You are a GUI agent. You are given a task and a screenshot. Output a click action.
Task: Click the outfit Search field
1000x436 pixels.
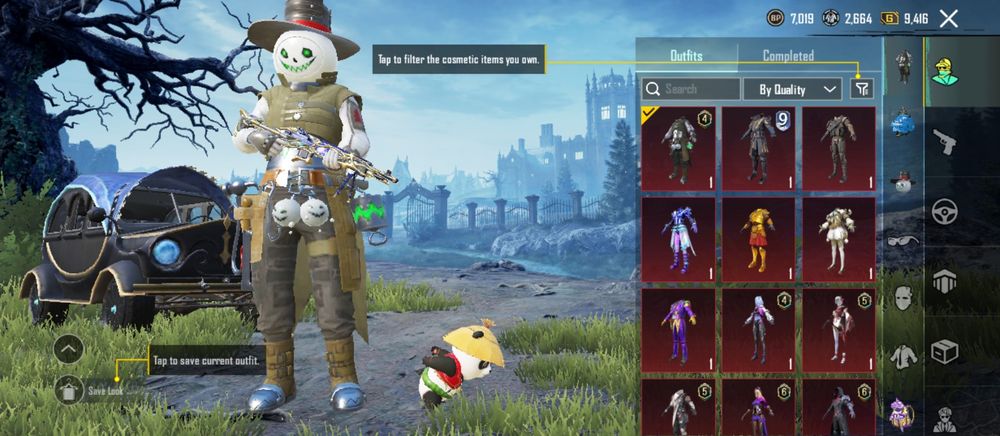coord(691,89)
